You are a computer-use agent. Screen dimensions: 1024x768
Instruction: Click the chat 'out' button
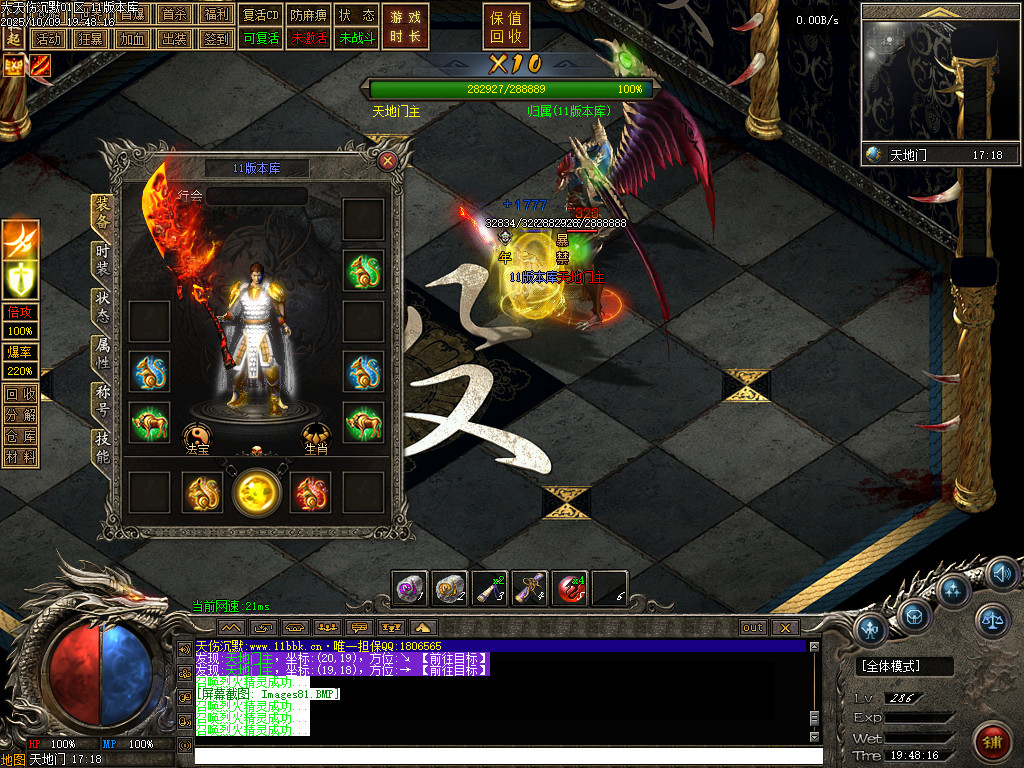click(753, 628)
